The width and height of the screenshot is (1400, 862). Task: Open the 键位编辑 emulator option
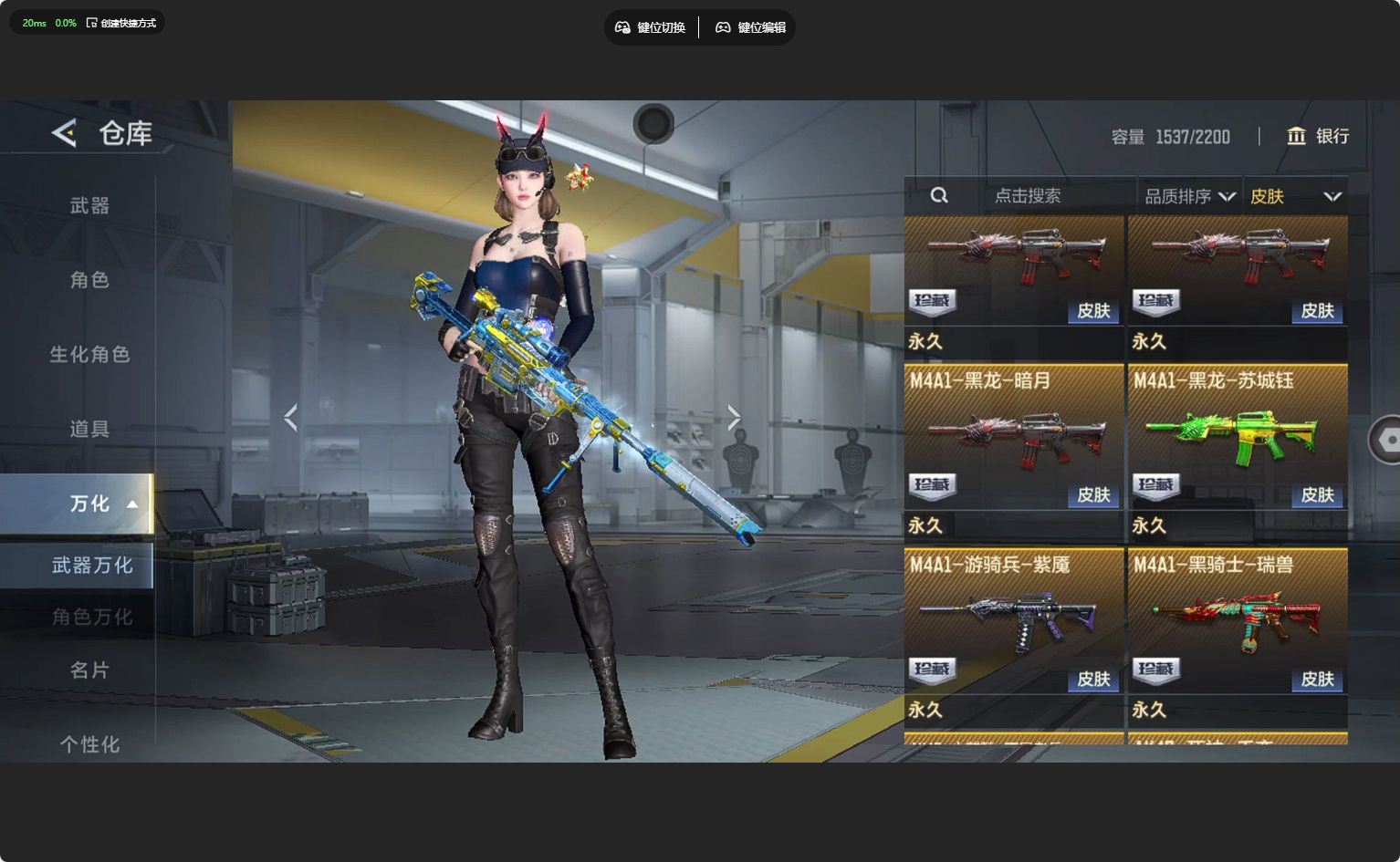[x=750, y=27]
